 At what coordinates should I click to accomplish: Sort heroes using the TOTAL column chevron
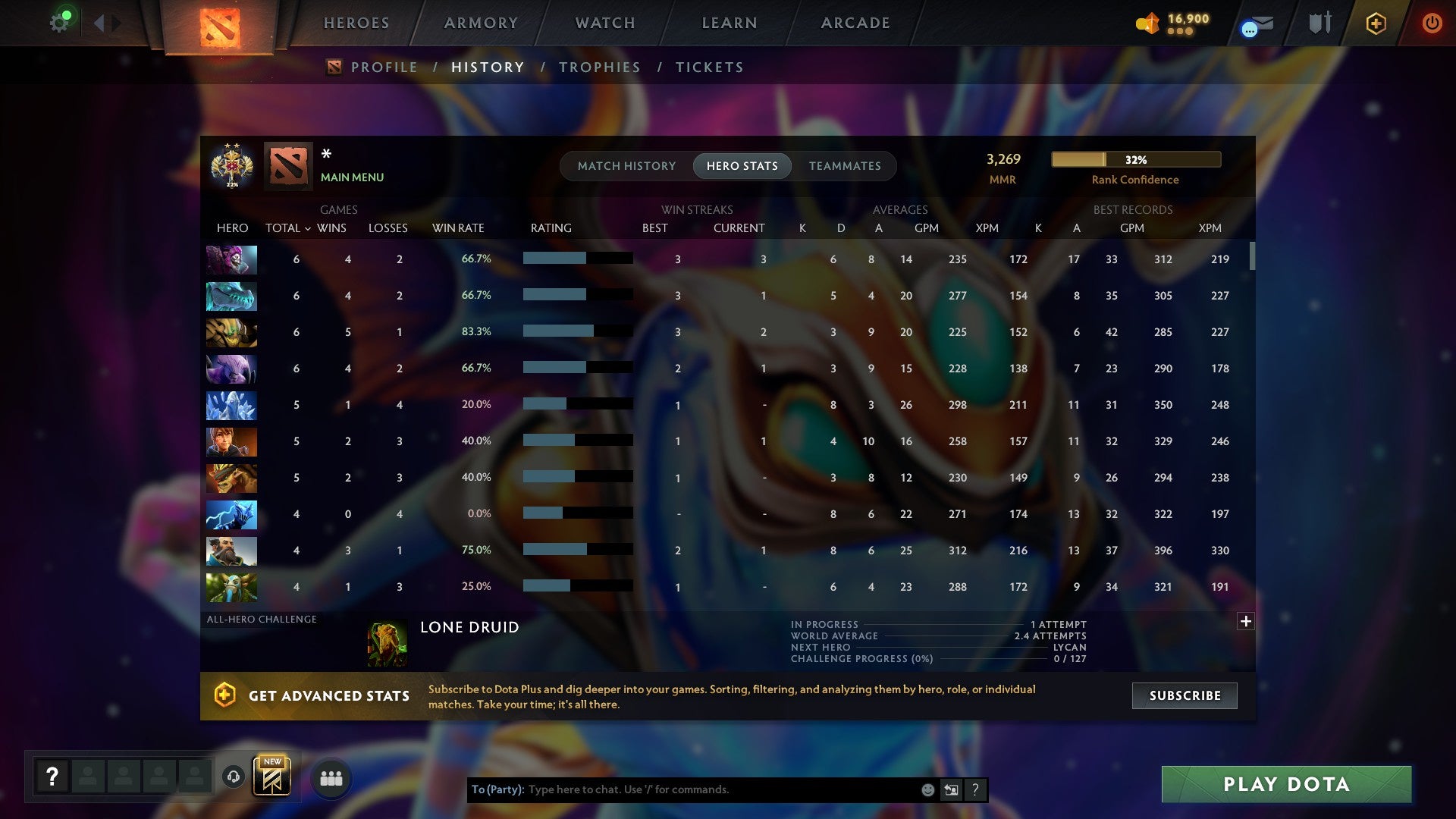(307, 227)
